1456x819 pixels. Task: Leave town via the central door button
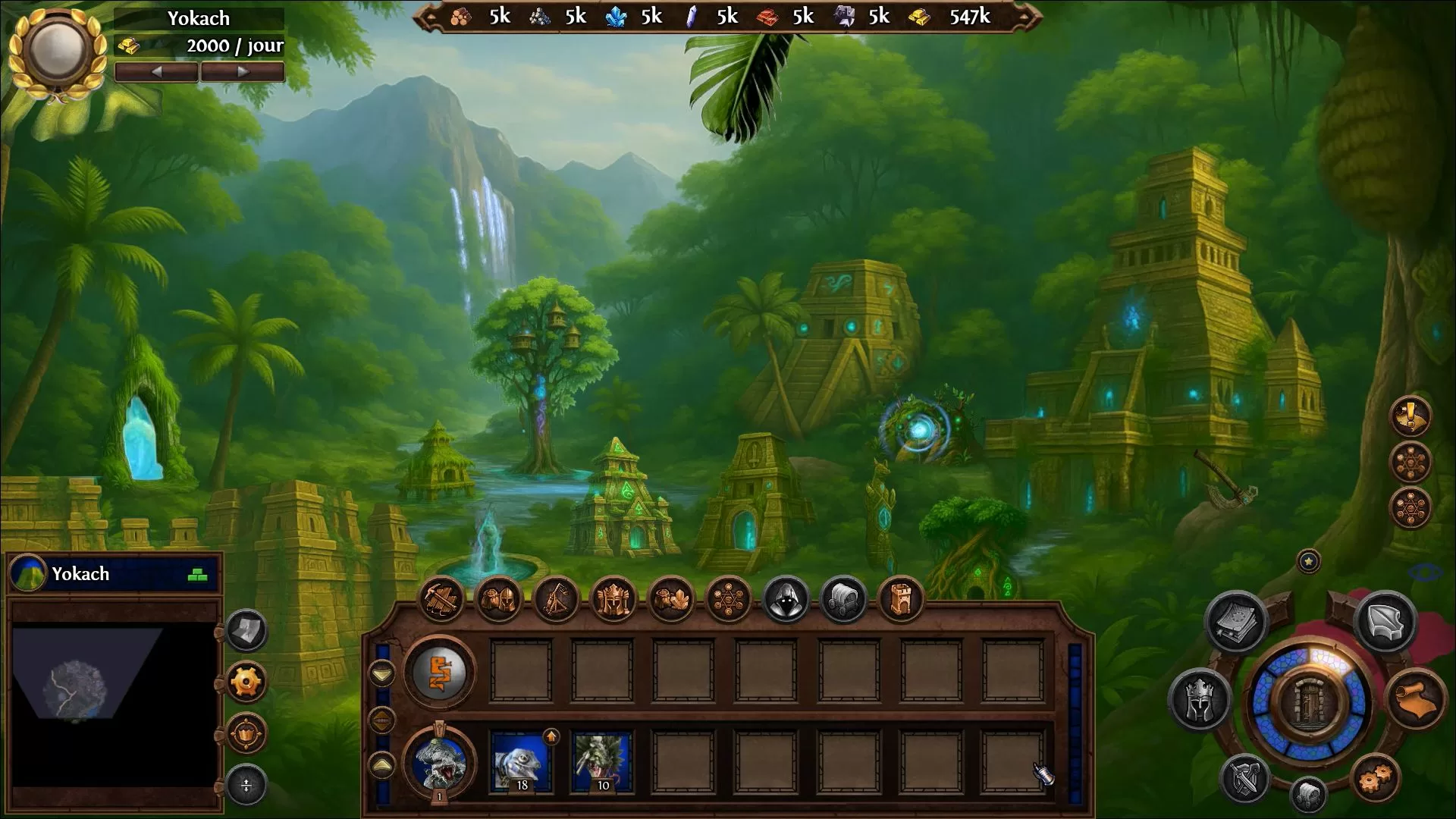(1309, 701)
